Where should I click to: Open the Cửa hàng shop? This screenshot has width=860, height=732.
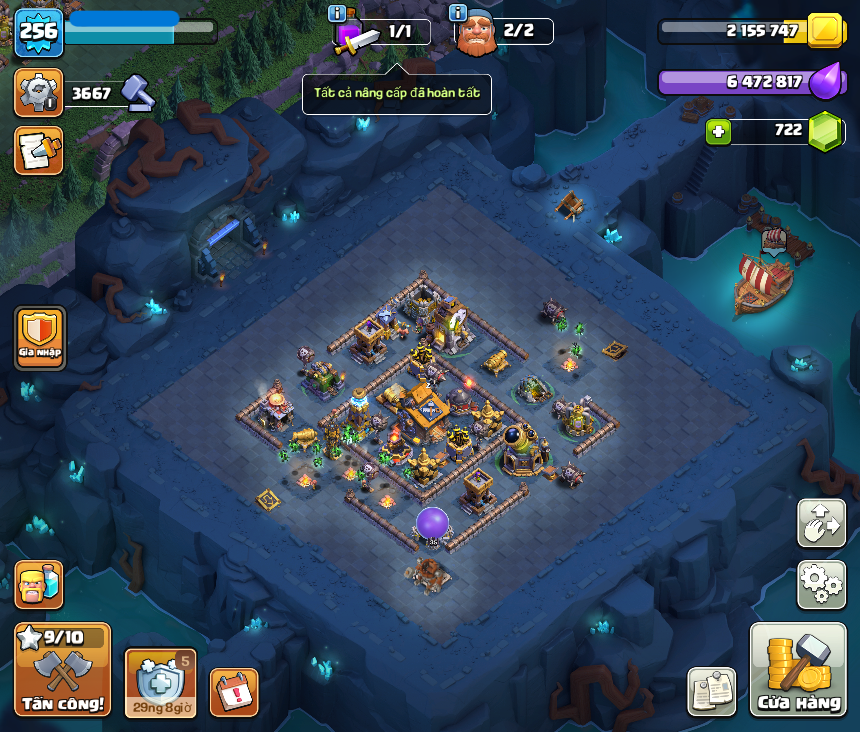click(798, 670)
